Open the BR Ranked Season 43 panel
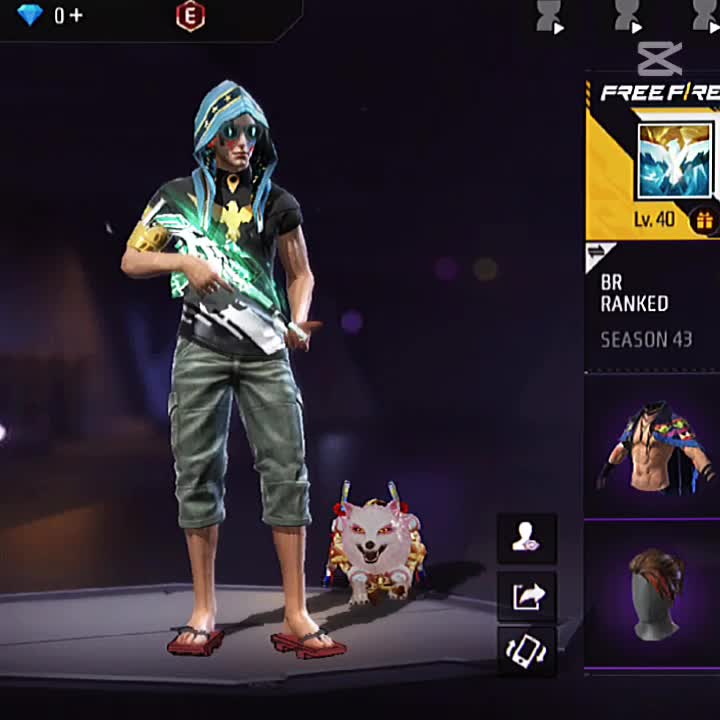 (x=651, y=310)
